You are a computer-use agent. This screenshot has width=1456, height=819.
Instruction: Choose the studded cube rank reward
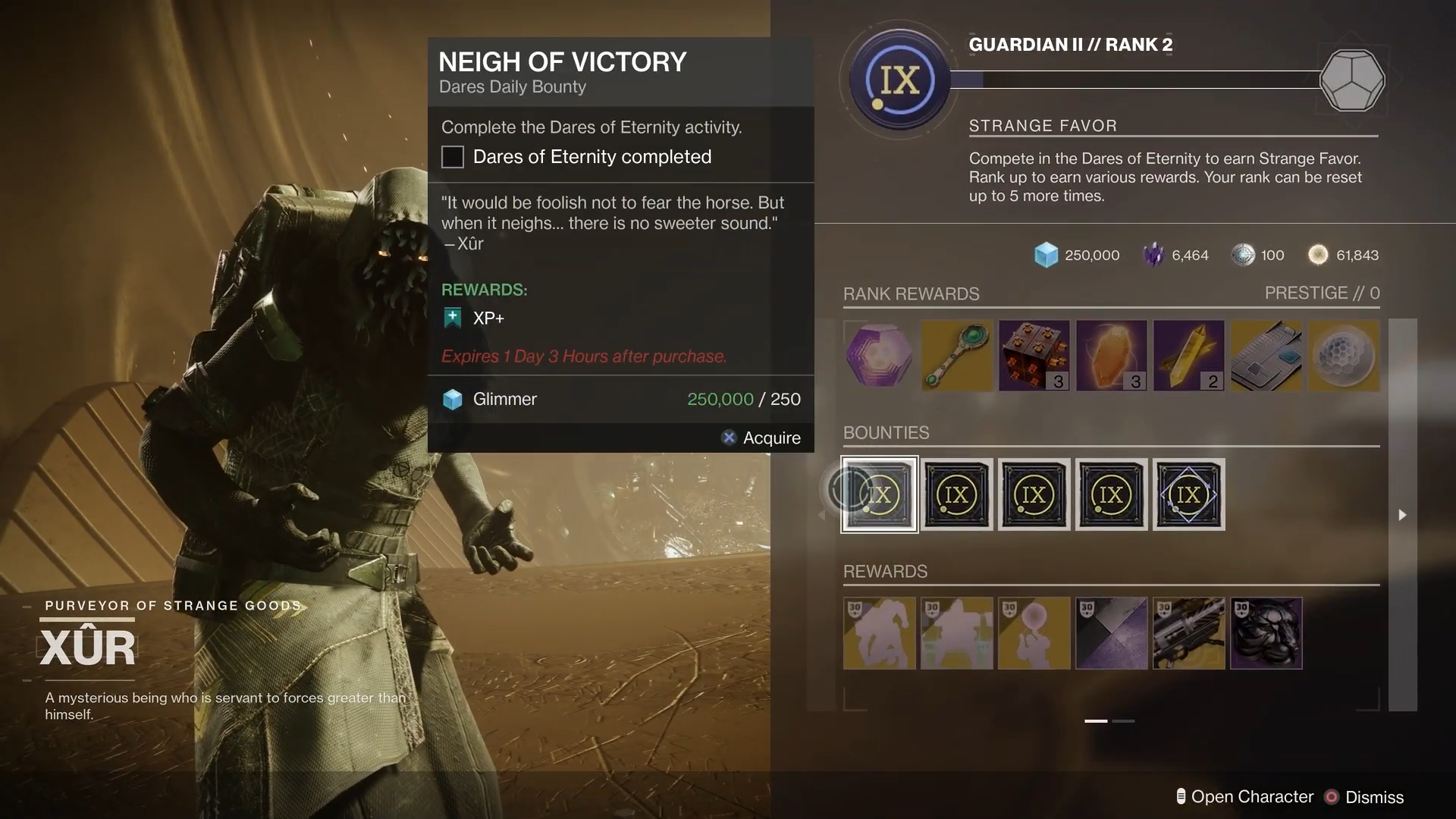[1034, 356]
